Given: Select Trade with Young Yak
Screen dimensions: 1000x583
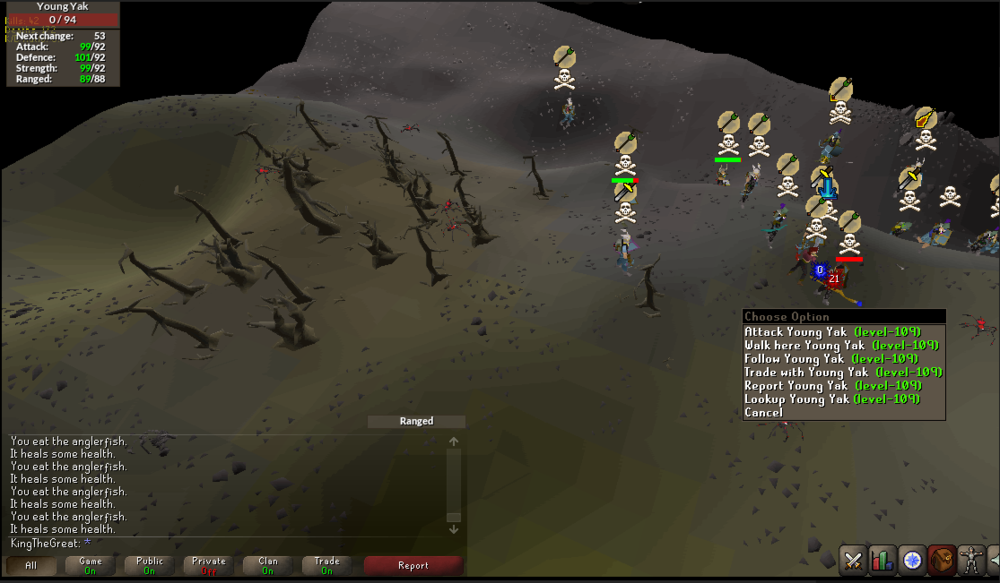Looking at the screenshot, I should point(843,372).
